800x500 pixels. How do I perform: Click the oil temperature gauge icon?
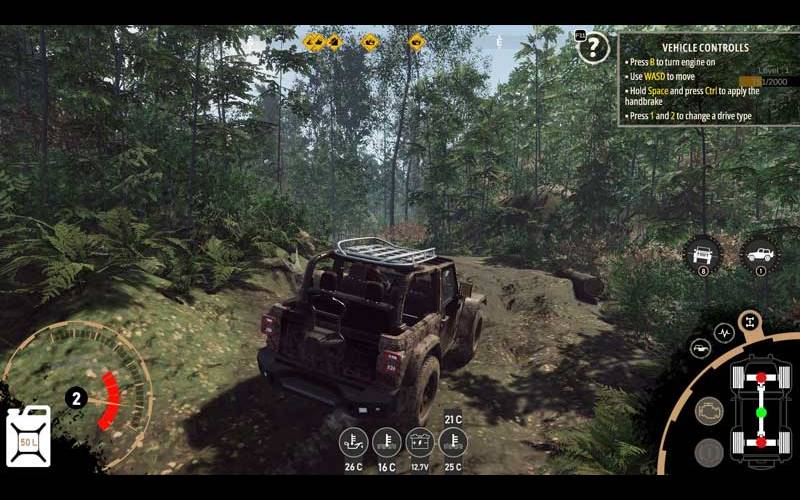[x=352, y=441]
